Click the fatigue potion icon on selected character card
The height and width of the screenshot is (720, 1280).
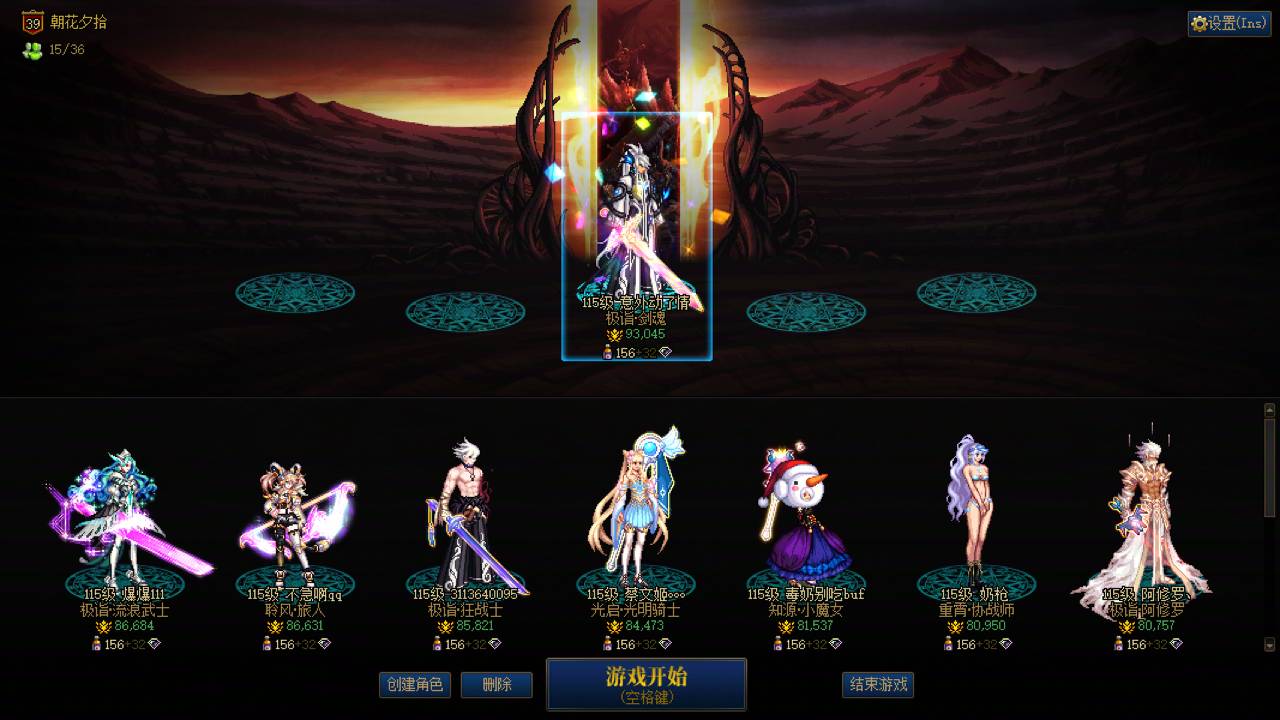pos(607,352)
